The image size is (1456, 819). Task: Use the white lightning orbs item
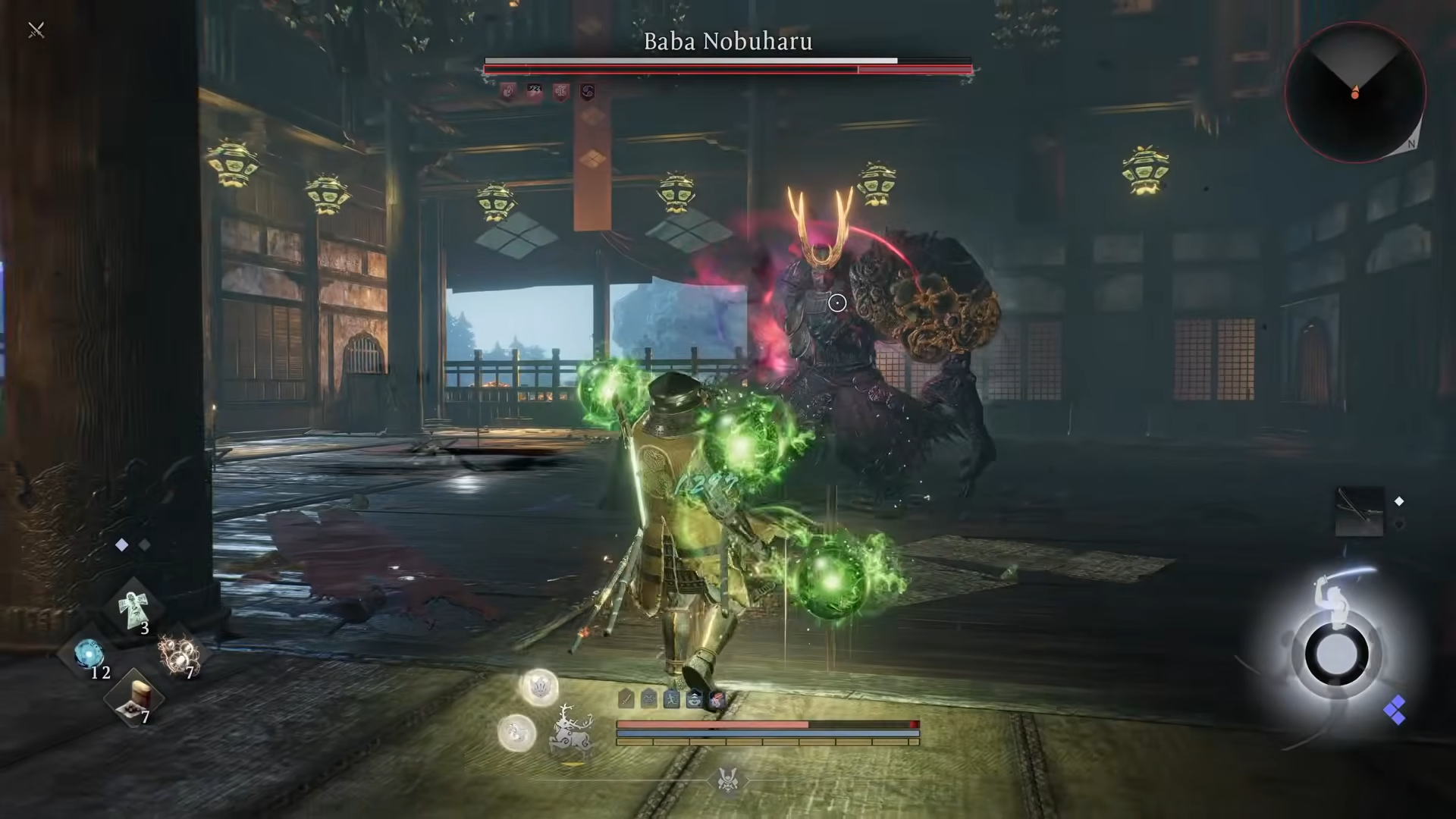177,652
